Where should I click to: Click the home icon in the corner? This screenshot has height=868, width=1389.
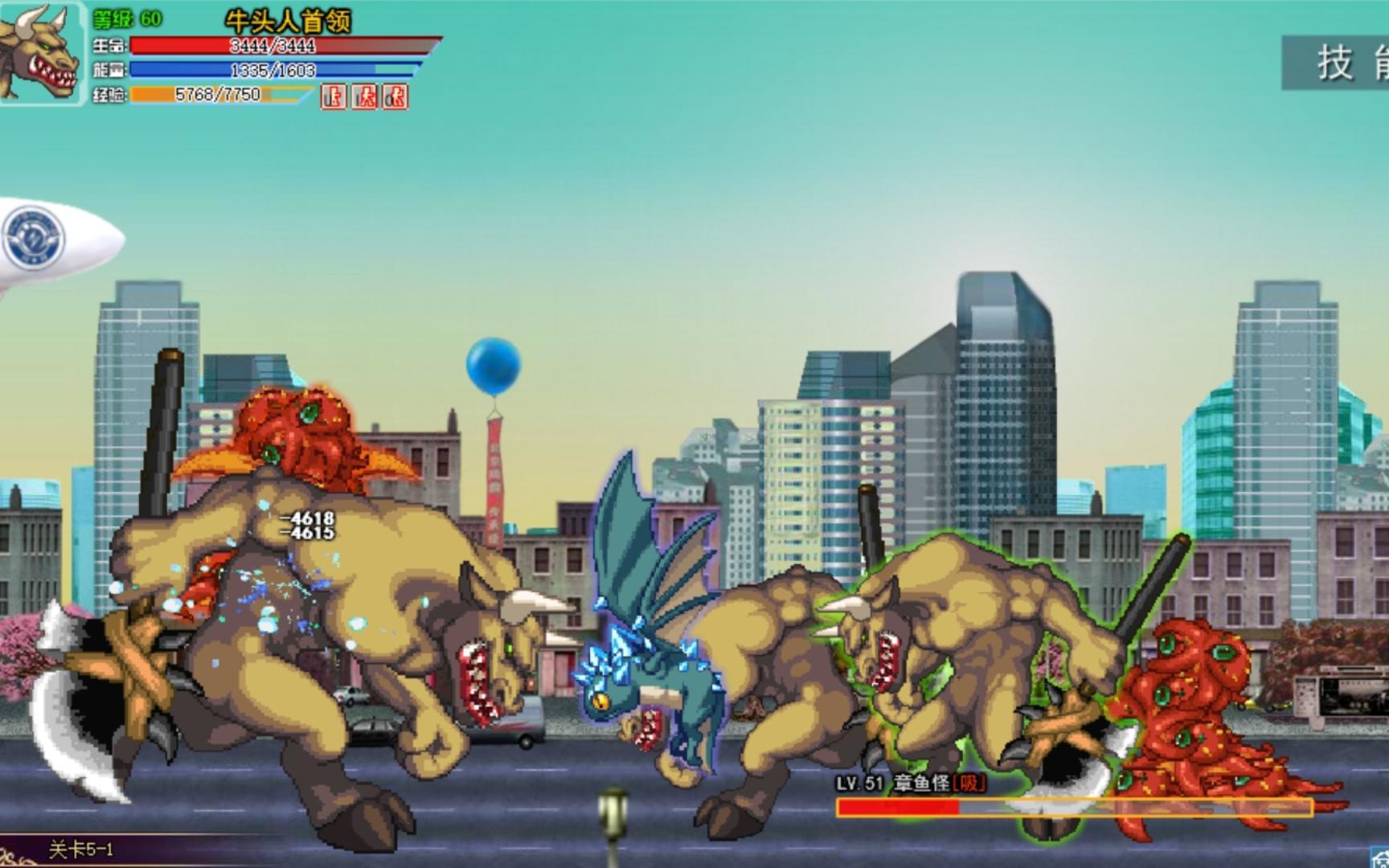pos(1379,857)
